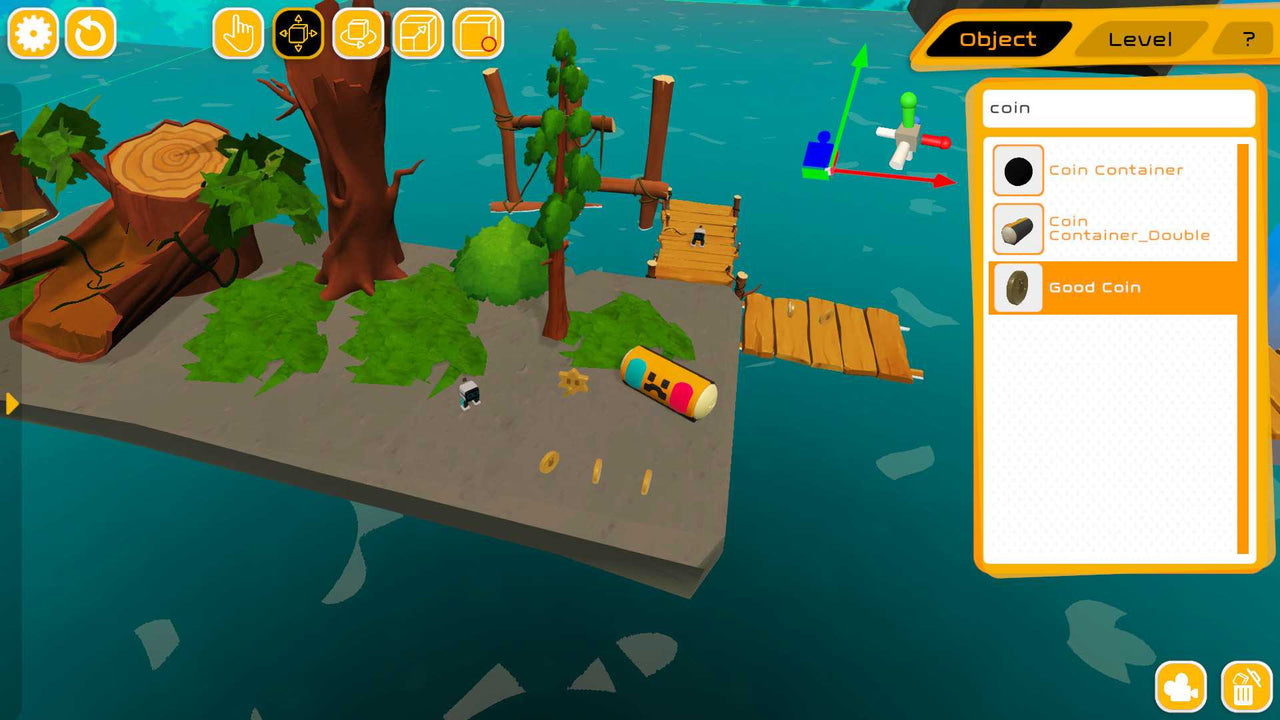Click the undo/reset circular arrow icon
Viewport: 1280px width, 720px height.
(x=89, y=33)
